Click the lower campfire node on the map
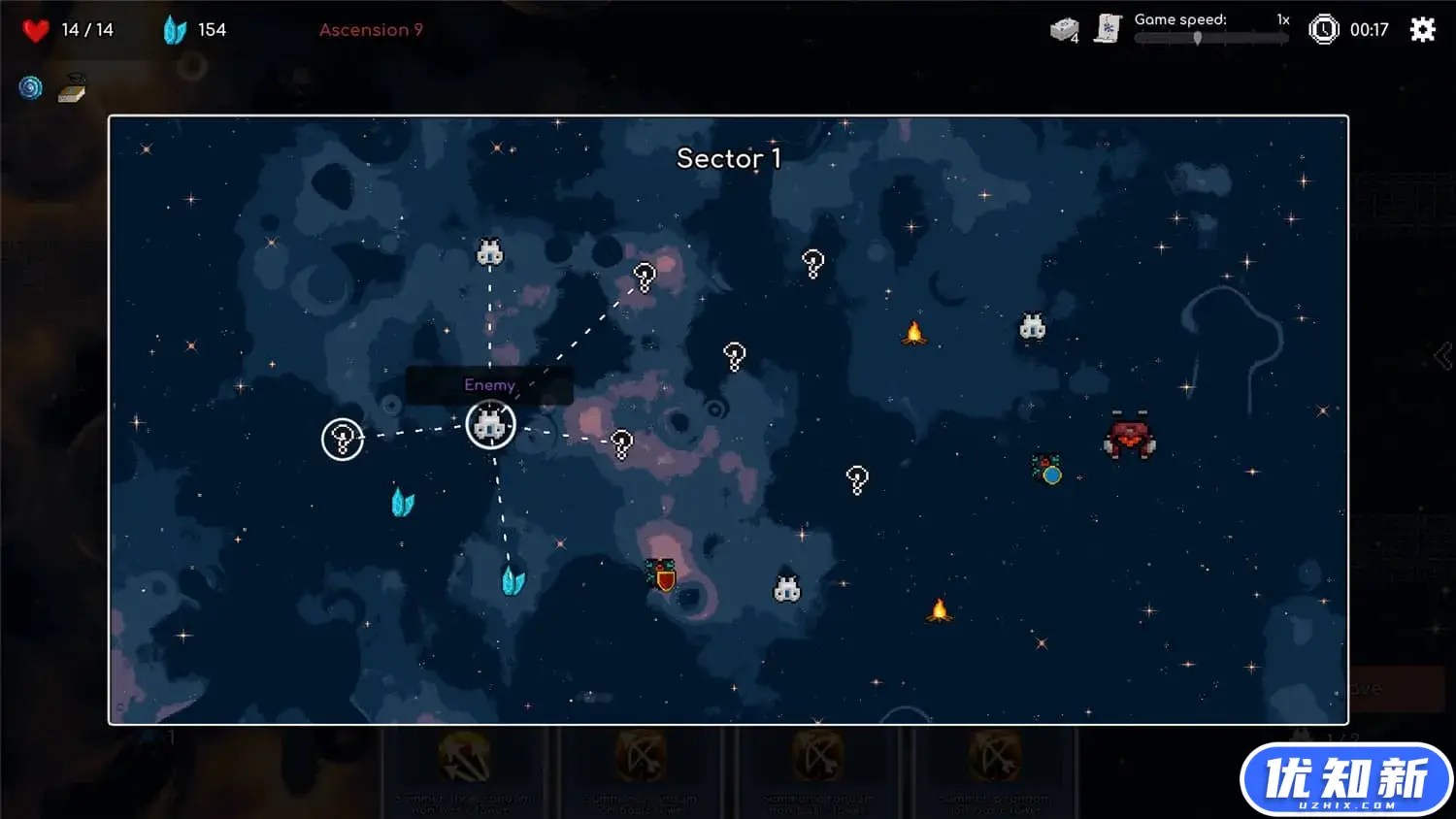 pos(939,609)
